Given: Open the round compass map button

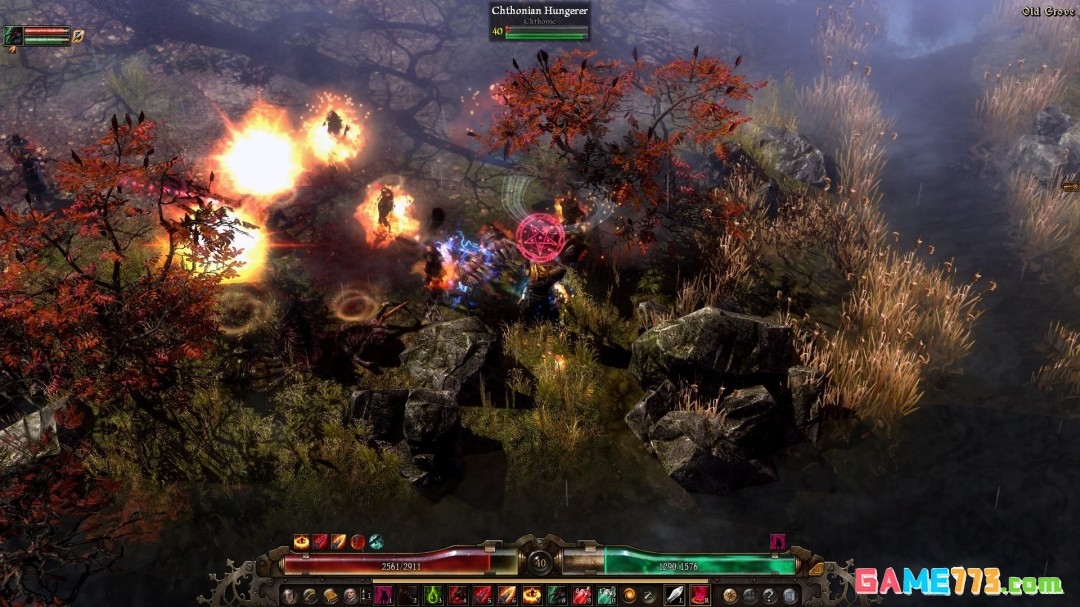Looking at the screenshot, I should tap(731, 596).
